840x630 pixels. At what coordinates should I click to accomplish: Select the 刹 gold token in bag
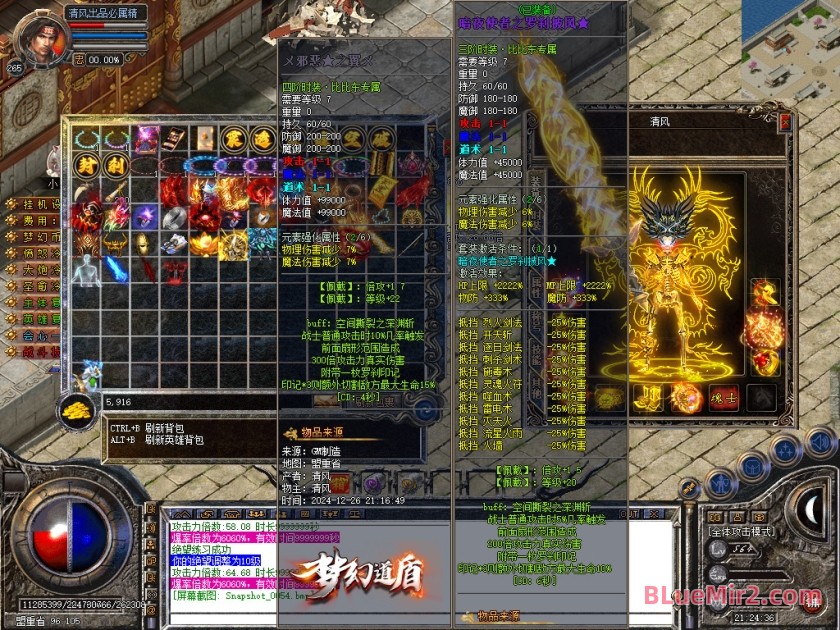click(x=117, y=164)
